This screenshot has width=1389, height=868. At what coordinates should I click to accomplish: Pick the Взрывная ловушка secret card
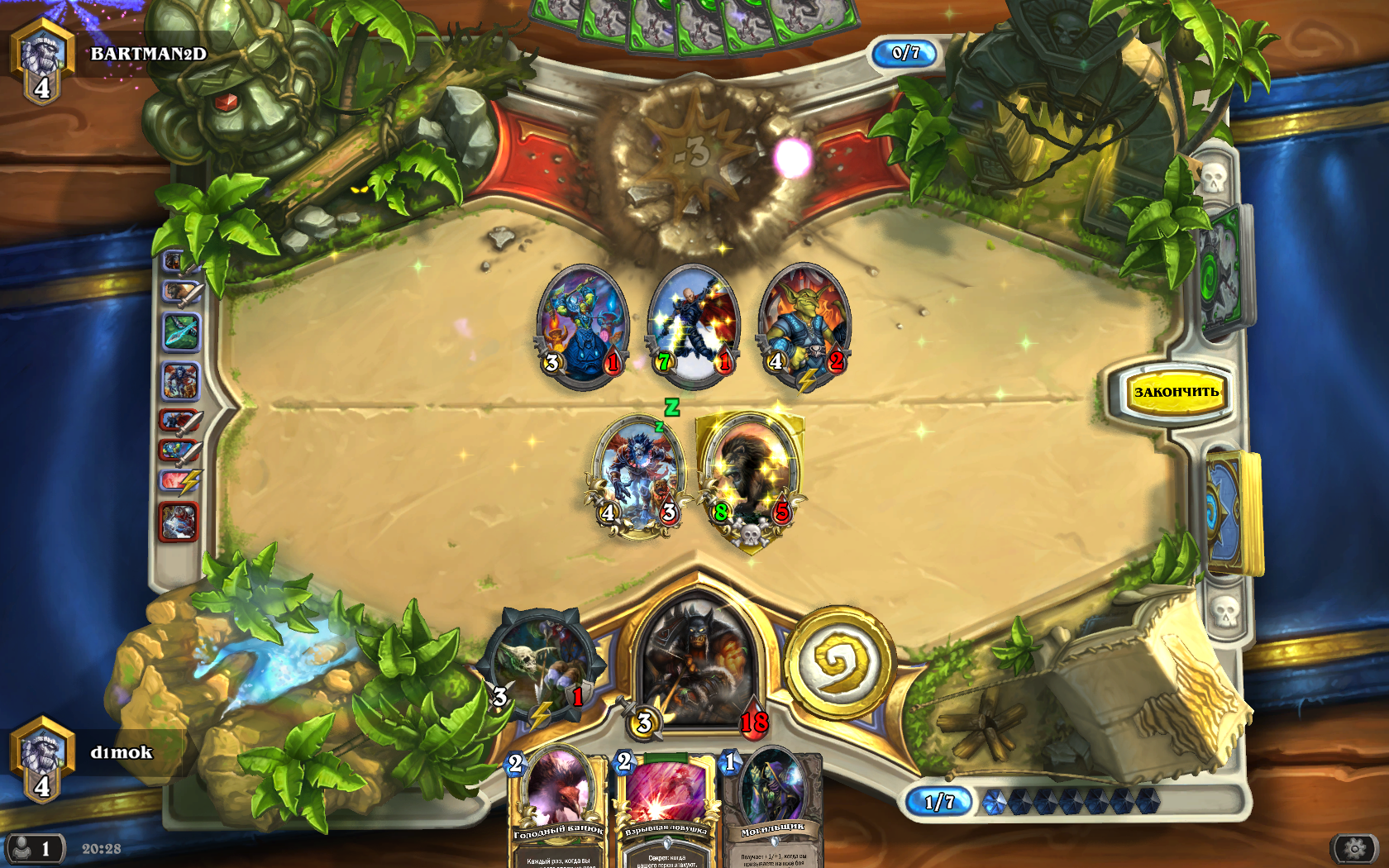pos(666,806)
